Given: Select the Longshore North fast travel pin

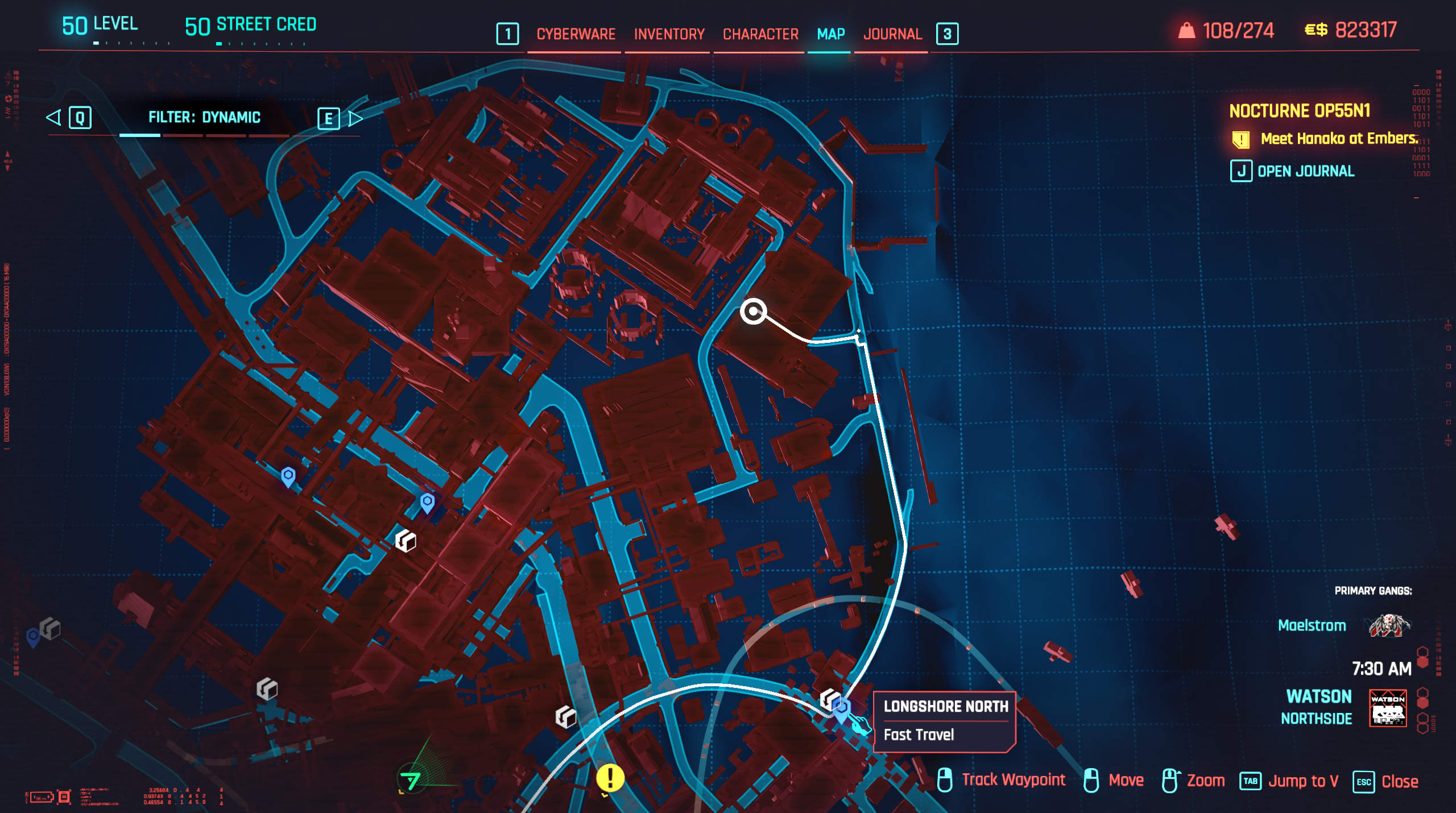Looking at the screenshot, I should point(841,708).
